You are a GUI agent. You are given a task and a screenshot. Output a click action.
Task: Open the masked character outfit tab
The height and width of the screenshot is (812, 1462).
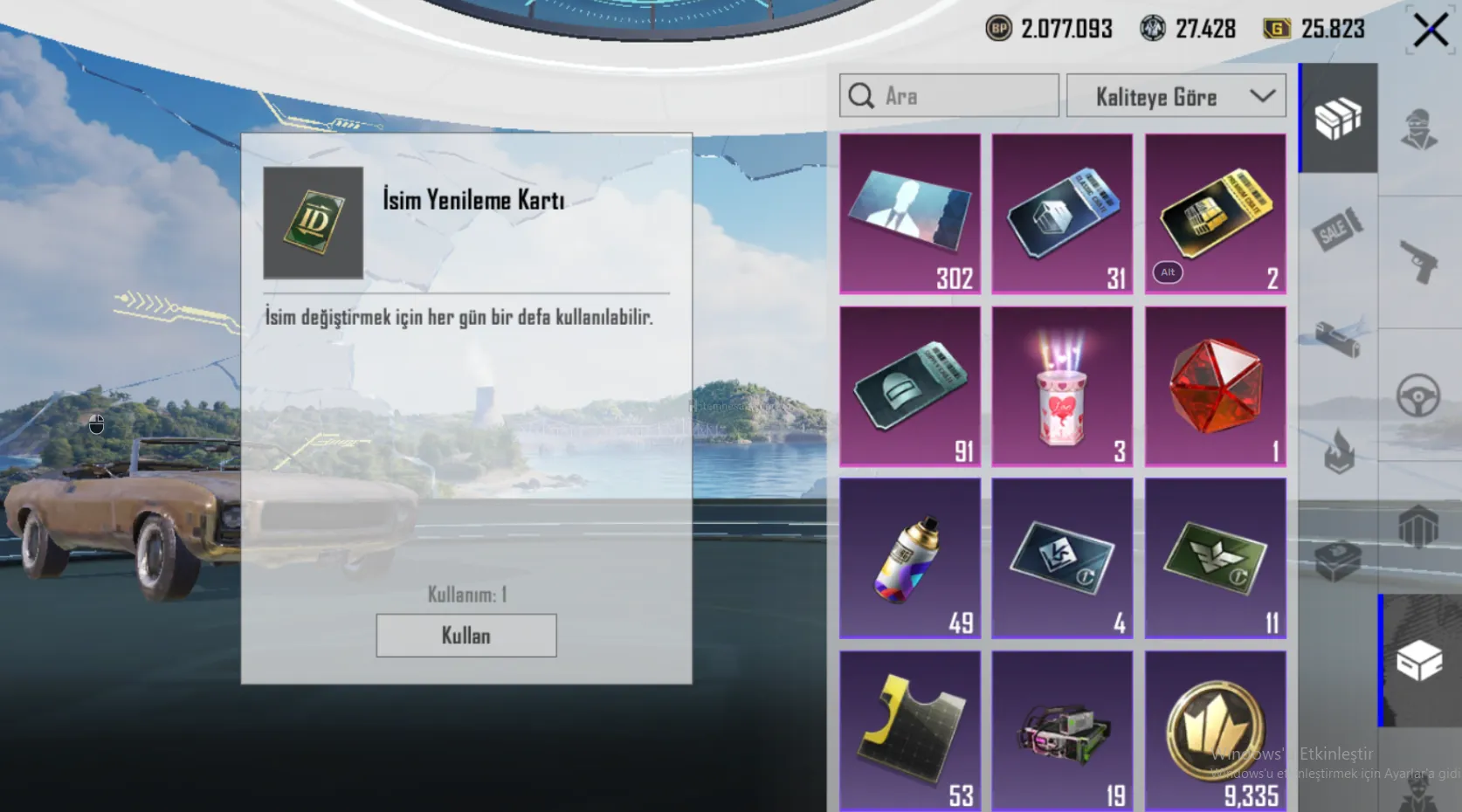(1418, 130)
